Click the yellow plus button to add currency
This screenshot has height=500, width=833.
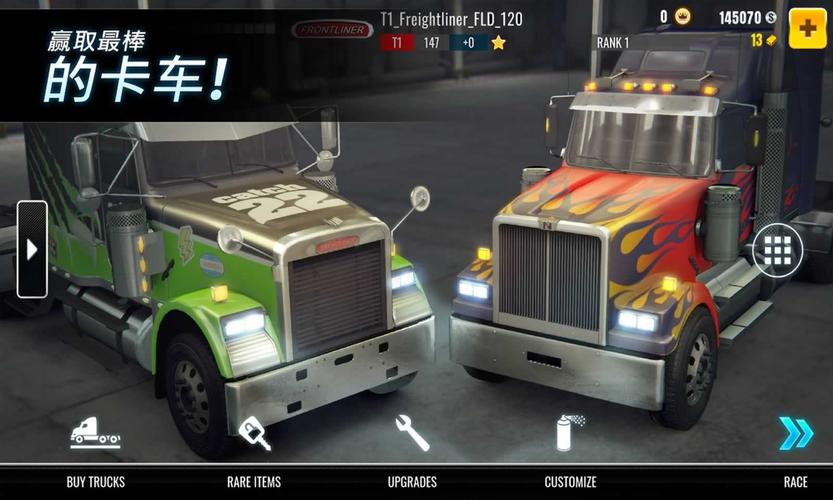click(x=807, y=28)
